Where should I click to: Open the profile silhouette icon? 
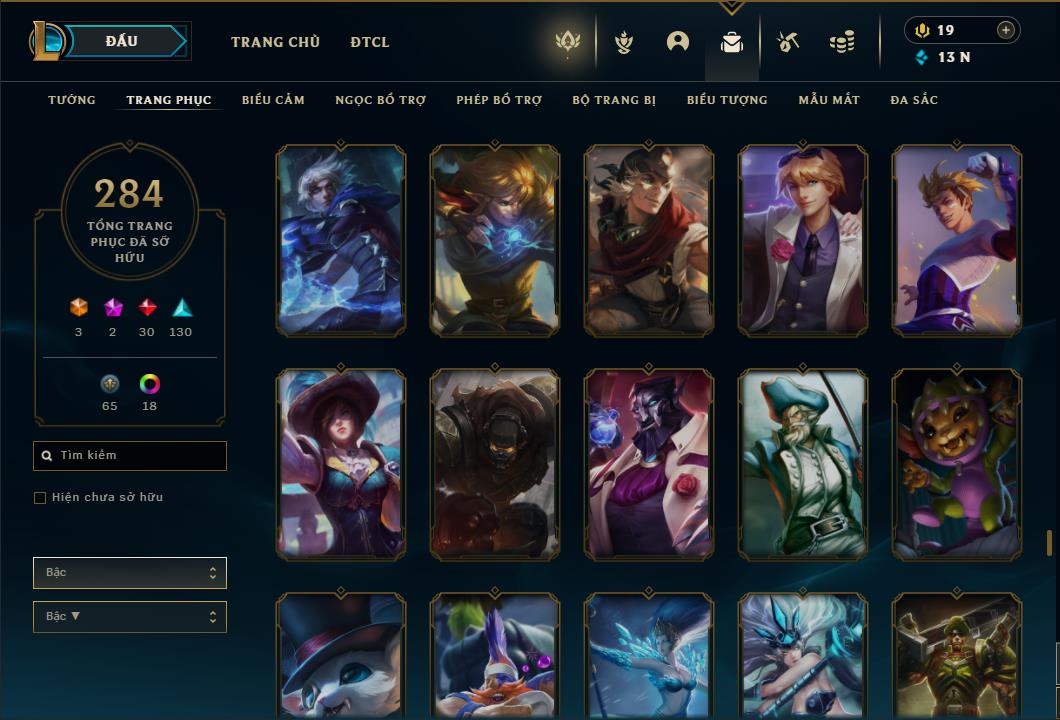(678, 42)
